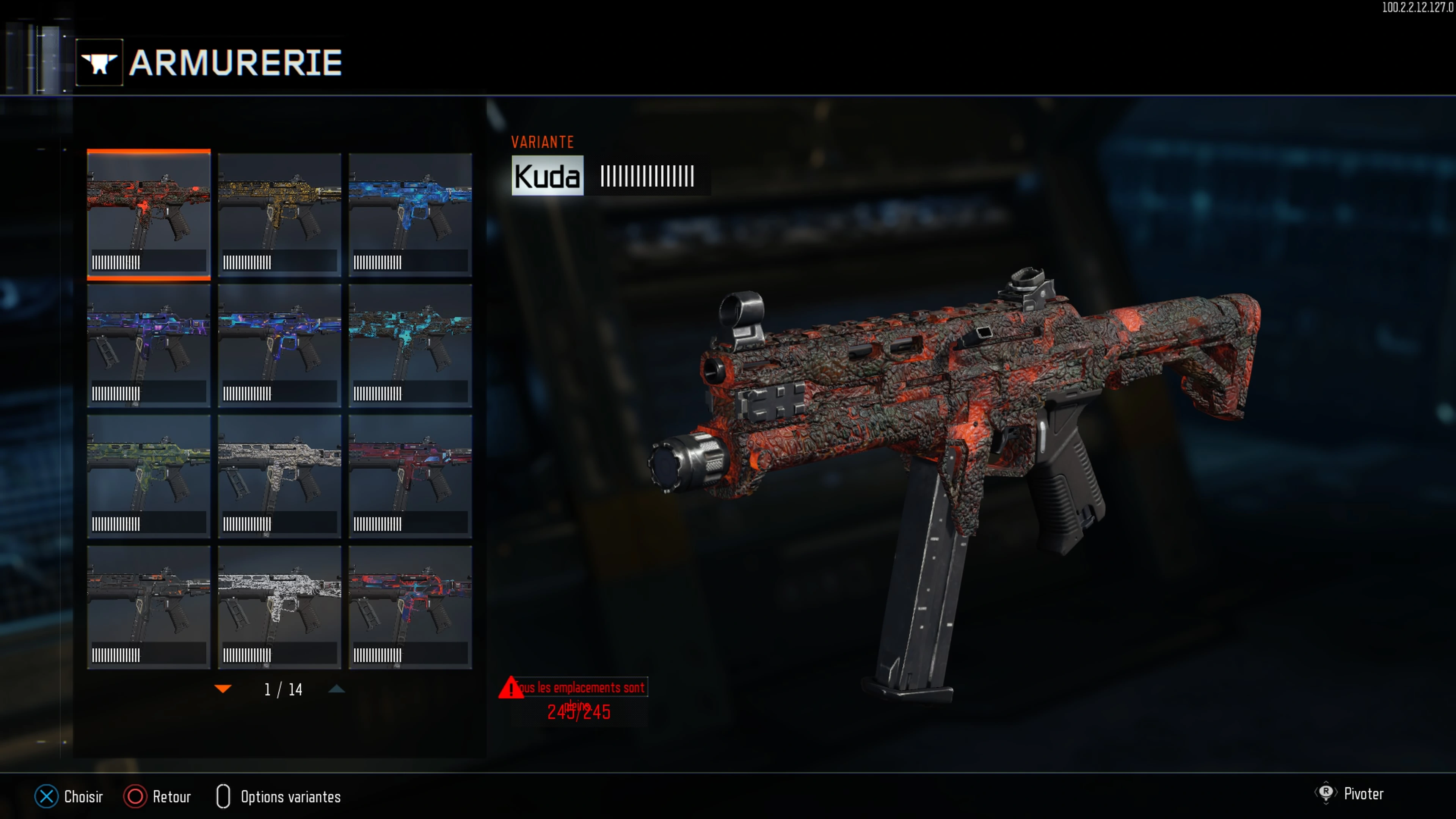The height and width of the screenshot is (819, 1456).
Task: Select the purple and blue Kuda variant
Action: pyautogui.click(x=149, y=345)
